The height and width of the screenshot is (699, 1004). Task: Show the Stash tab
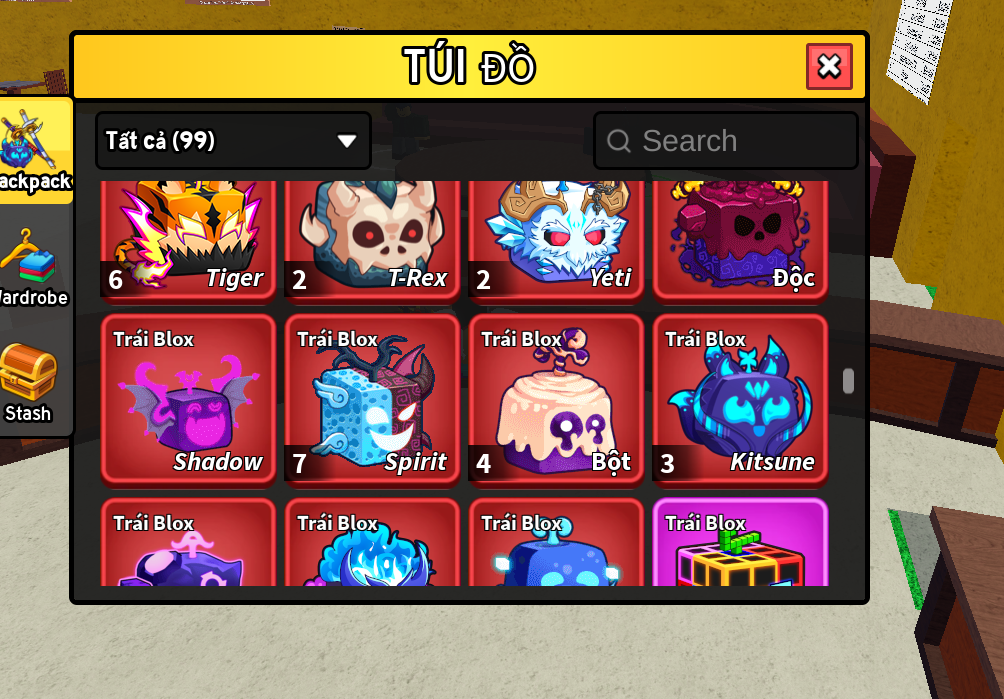[28, 383]
